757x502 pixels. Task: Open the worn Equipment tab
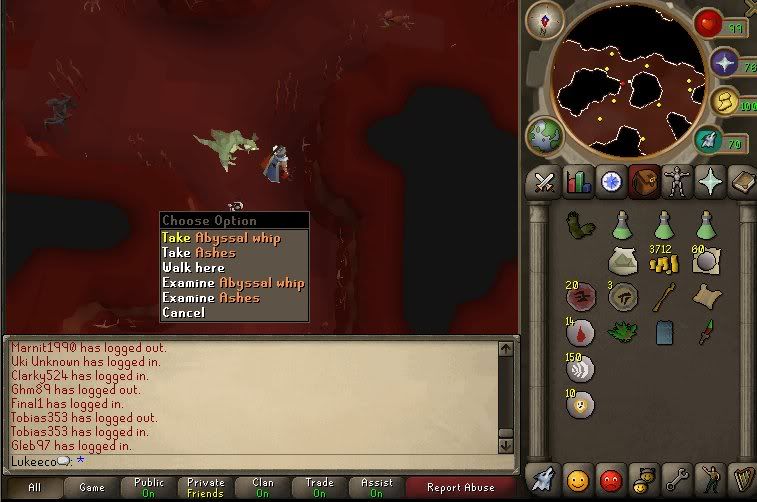678,182
